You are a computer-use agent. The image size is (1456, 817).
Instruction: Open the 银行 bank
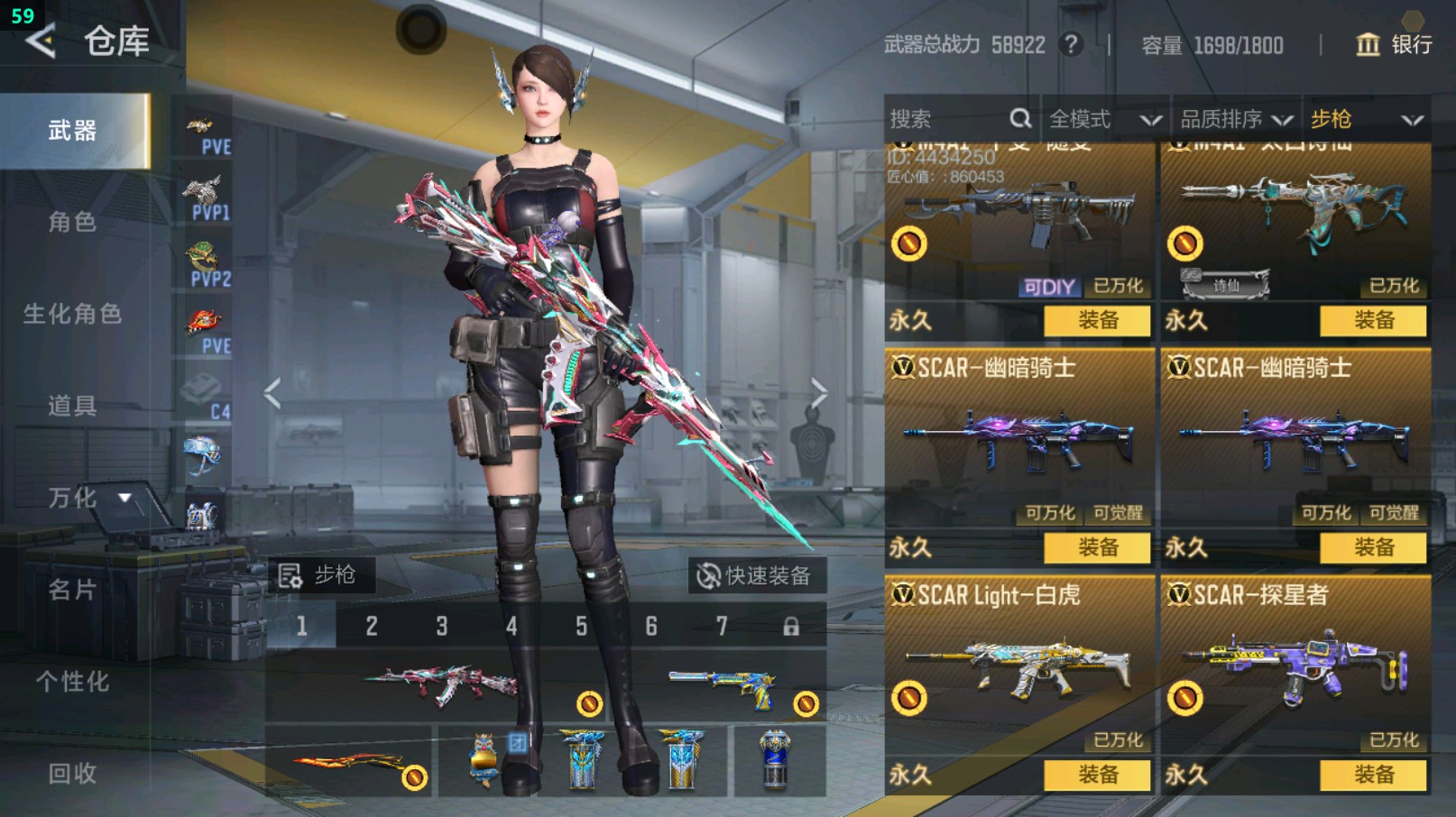[x=1394, y=44]
